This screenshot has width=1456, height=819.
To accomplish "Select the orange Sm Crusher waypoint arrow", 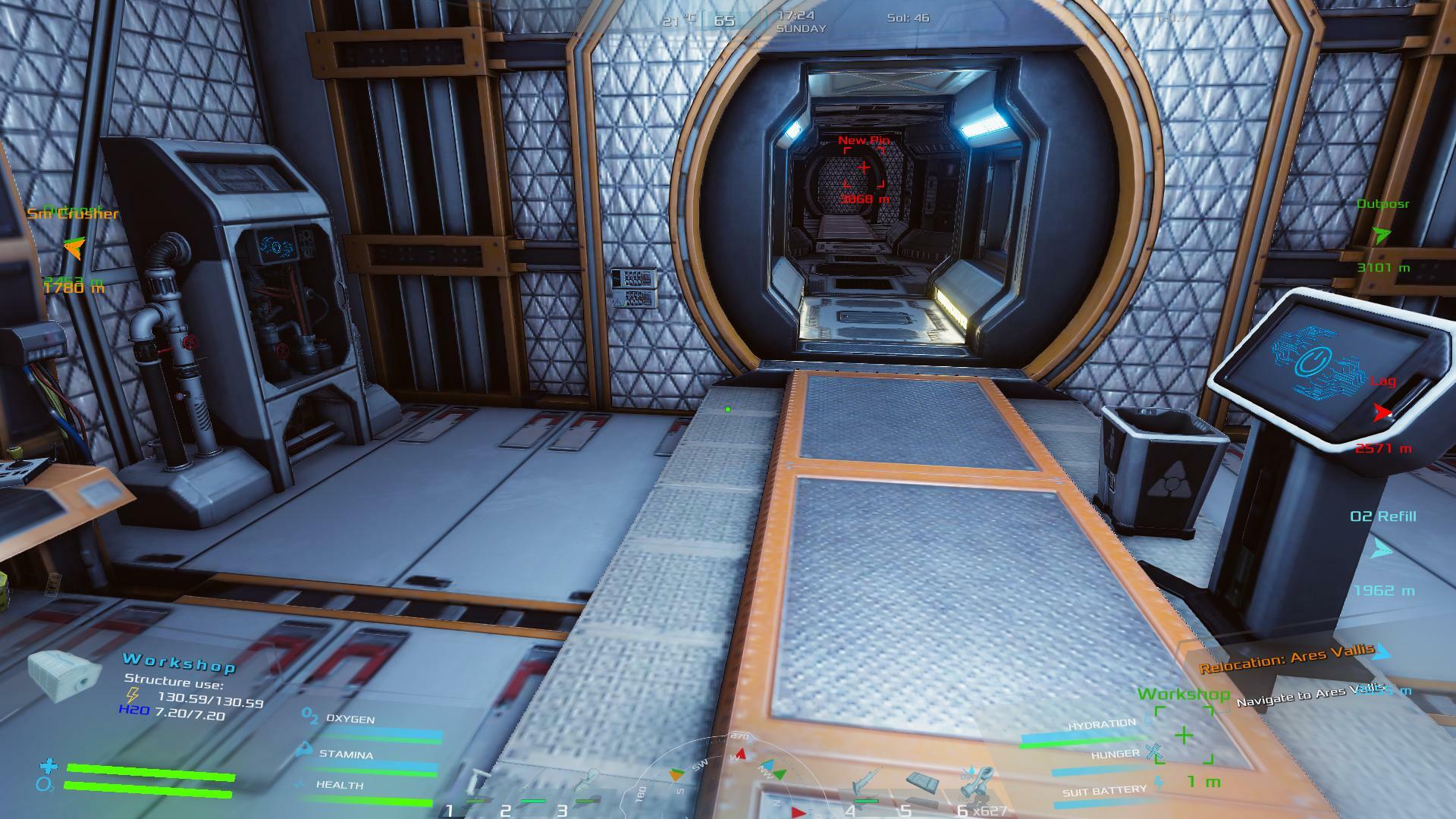I will 74,246.
